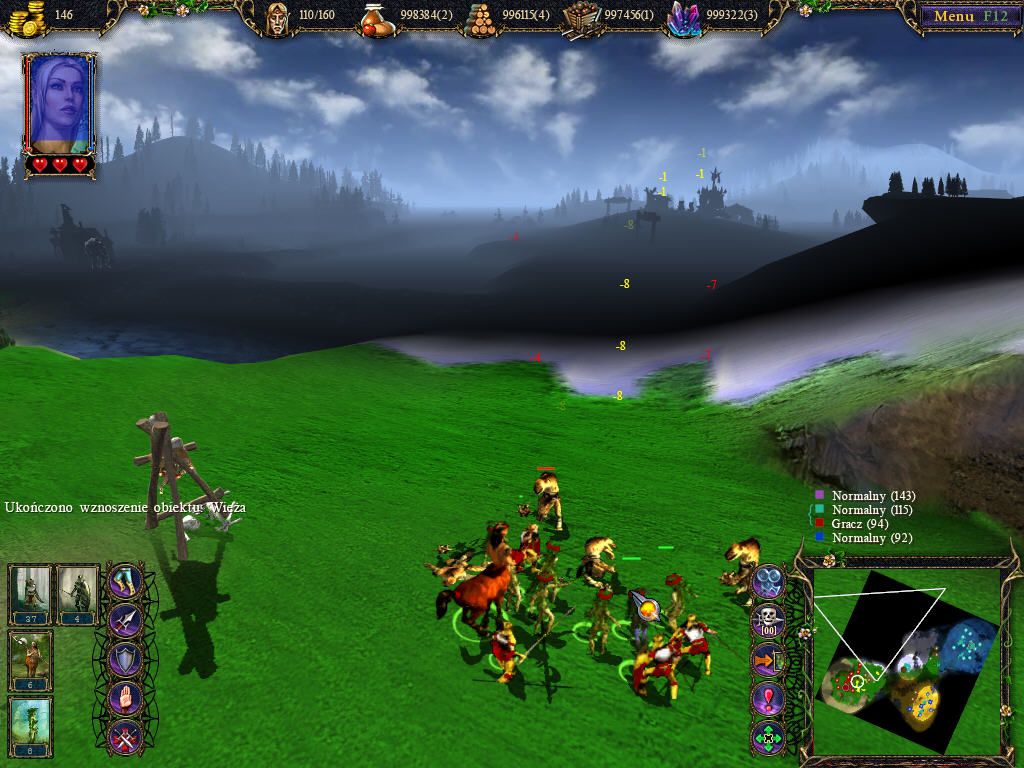Click the purple crystal resource icon
Viewport: 1024px width, 768px height.
coord(684,16)
